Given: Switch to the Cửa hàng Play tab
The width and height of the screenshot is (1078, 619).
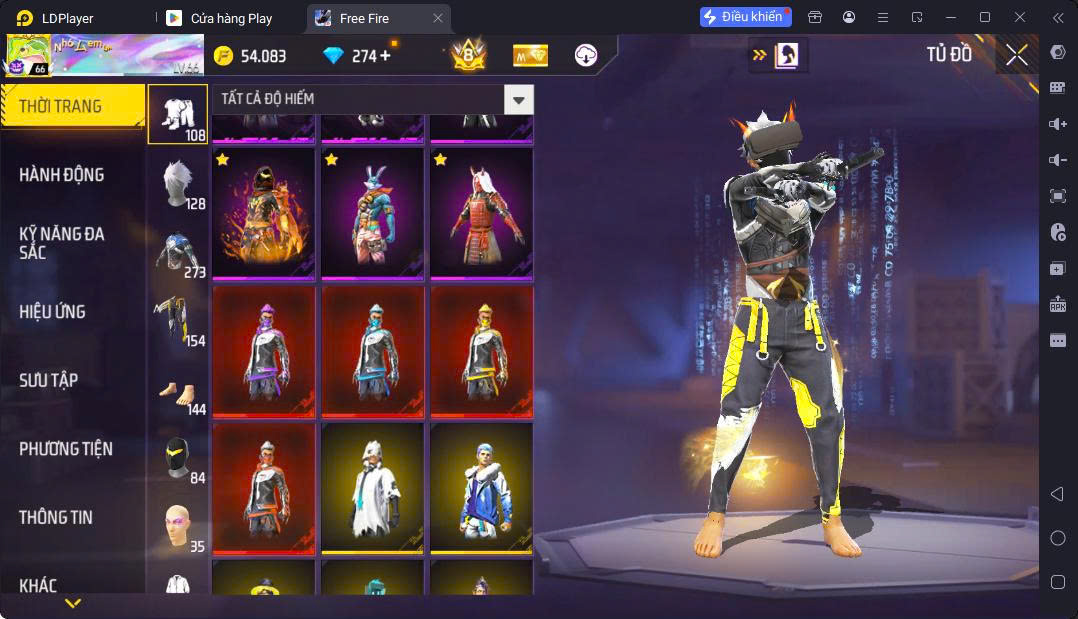Looking at the screenshot, I should [x=231, y=18].
